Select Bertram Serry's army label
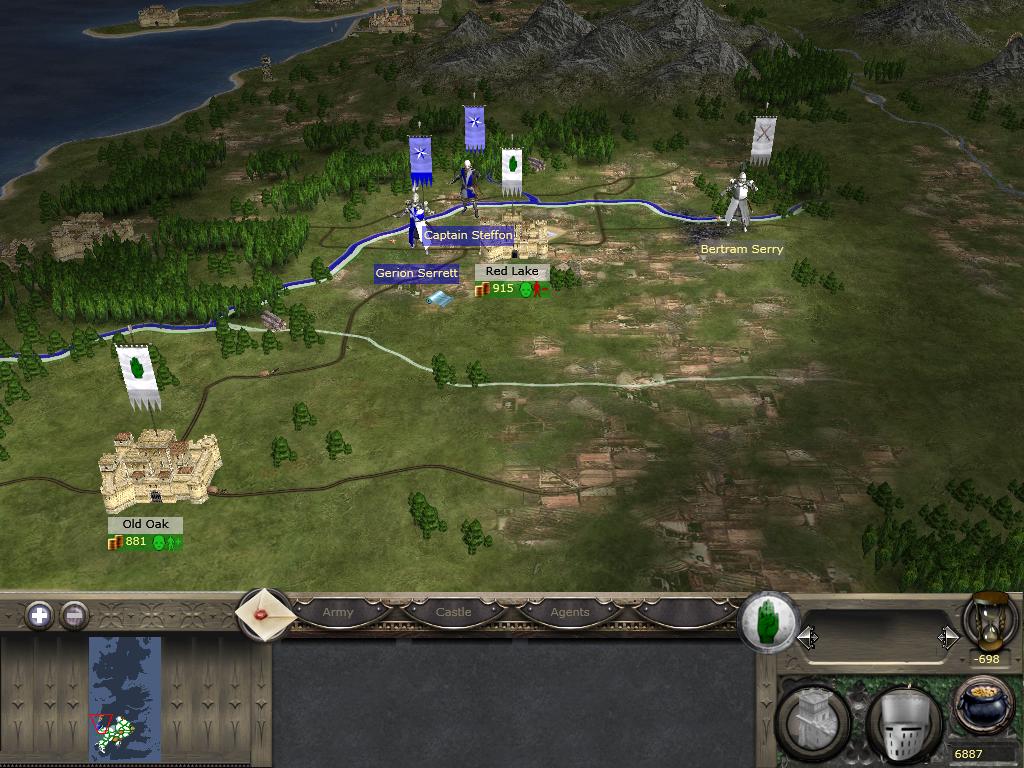Screen dimensions: 1024x768 pyautogui.click(x=741, y=249)
